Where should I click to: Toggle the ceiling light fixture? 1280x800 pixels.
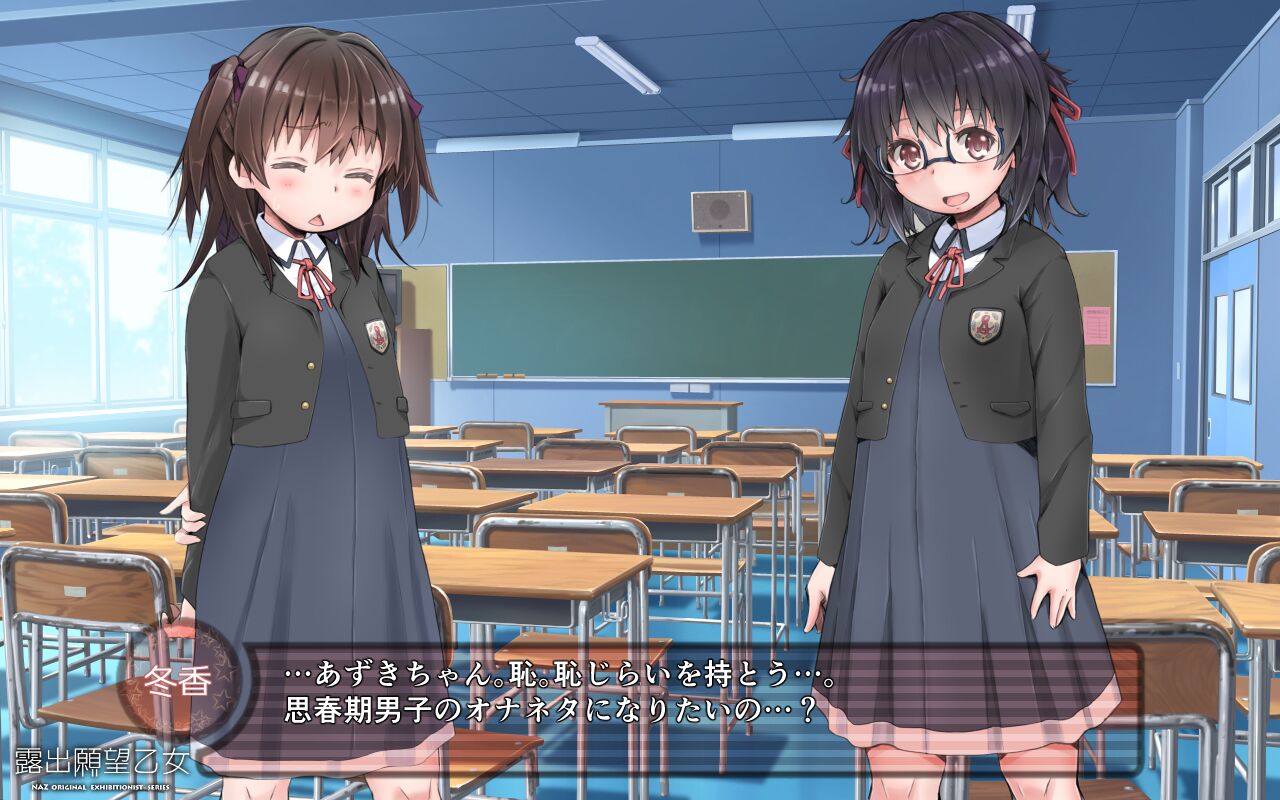point(617,63)
